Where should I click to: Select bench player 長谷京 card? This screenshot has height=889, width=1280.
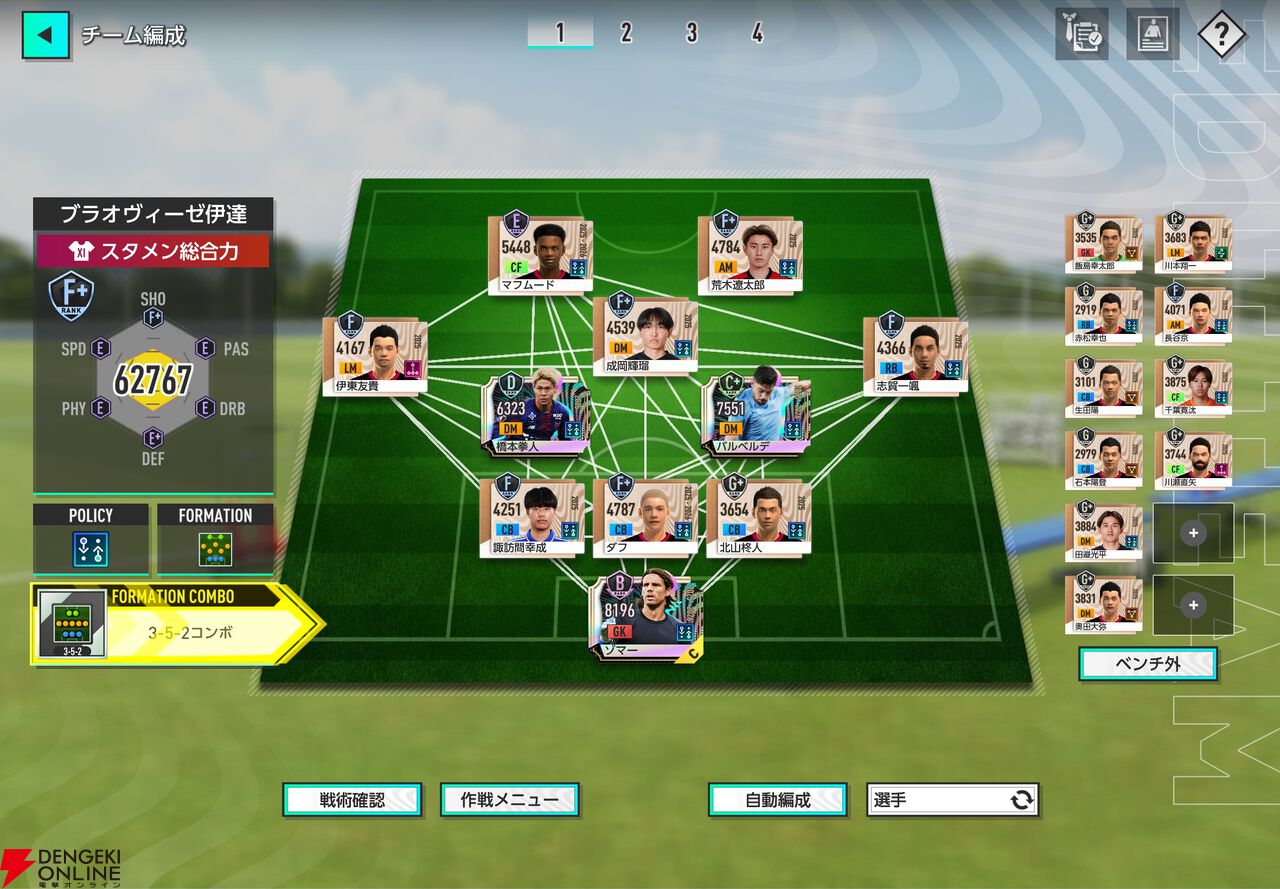[x=1193, y=316]
